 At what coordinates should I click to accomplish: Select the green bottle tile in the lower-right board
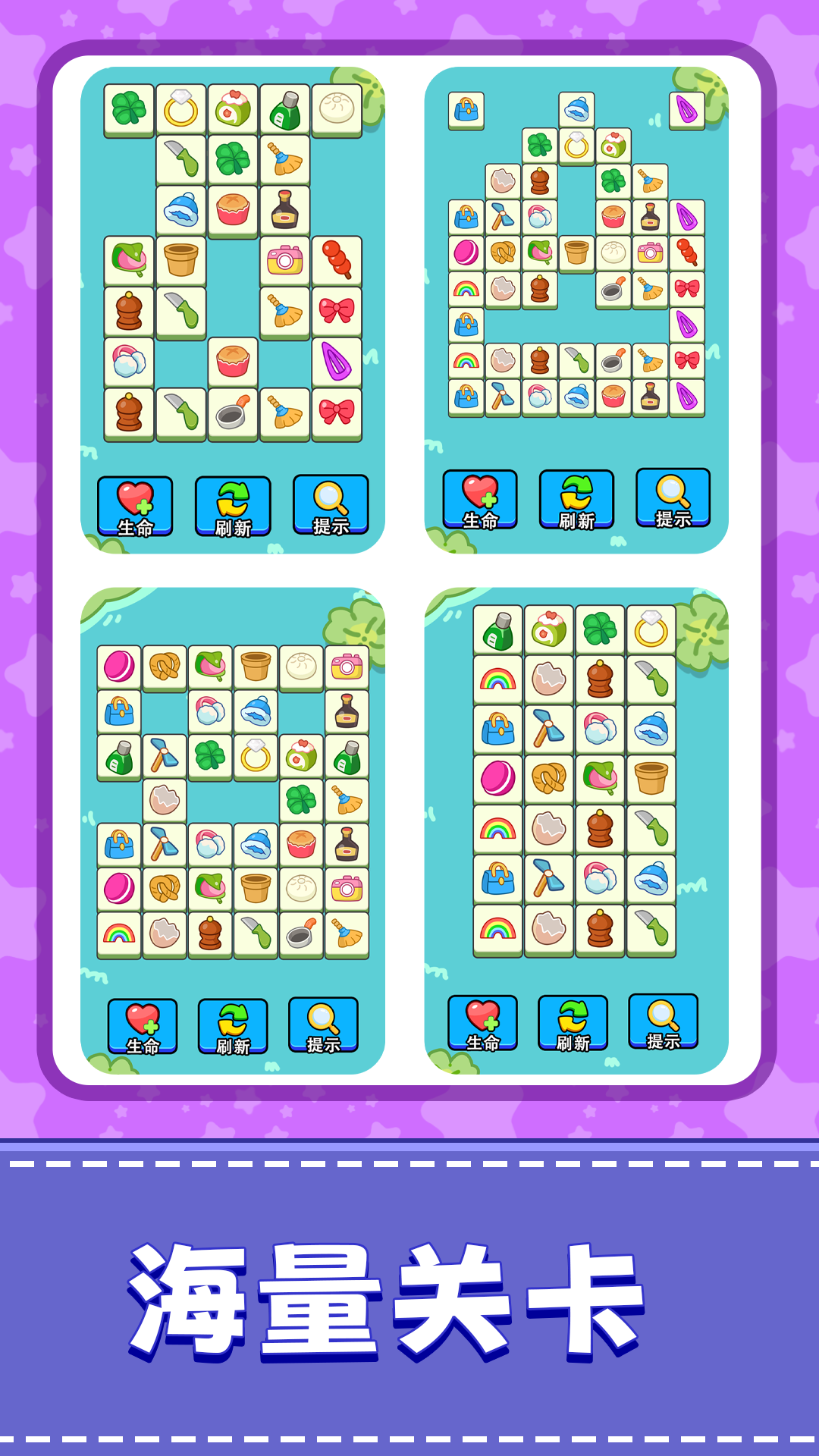(498, 630)
